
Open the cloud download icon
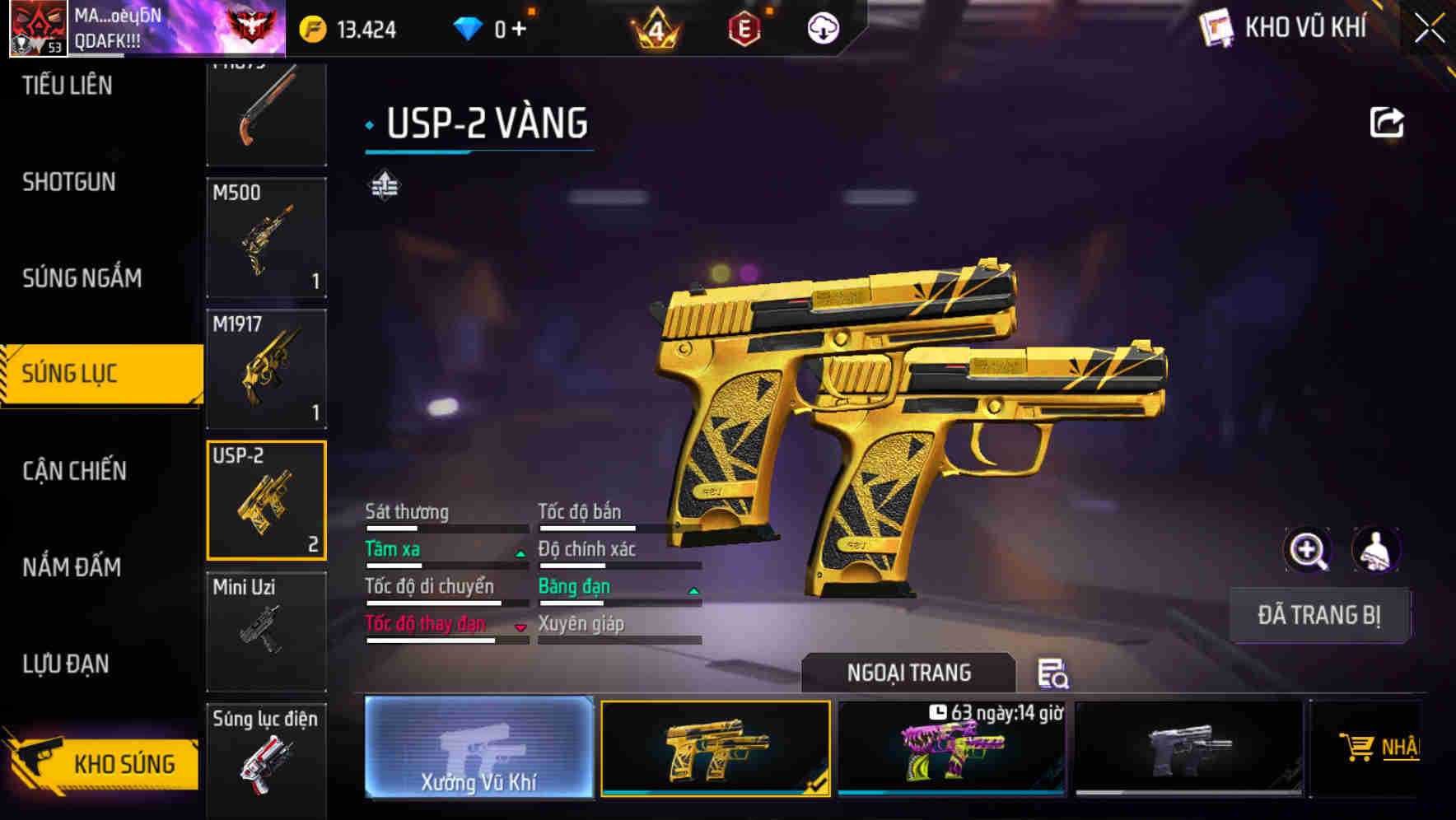tap(822, 27)
